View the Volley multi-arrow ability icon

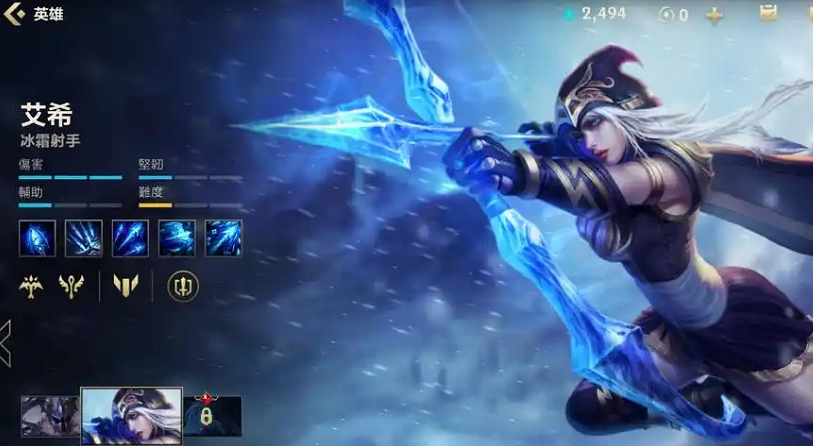pyautogui.click(x=84, y=238)
